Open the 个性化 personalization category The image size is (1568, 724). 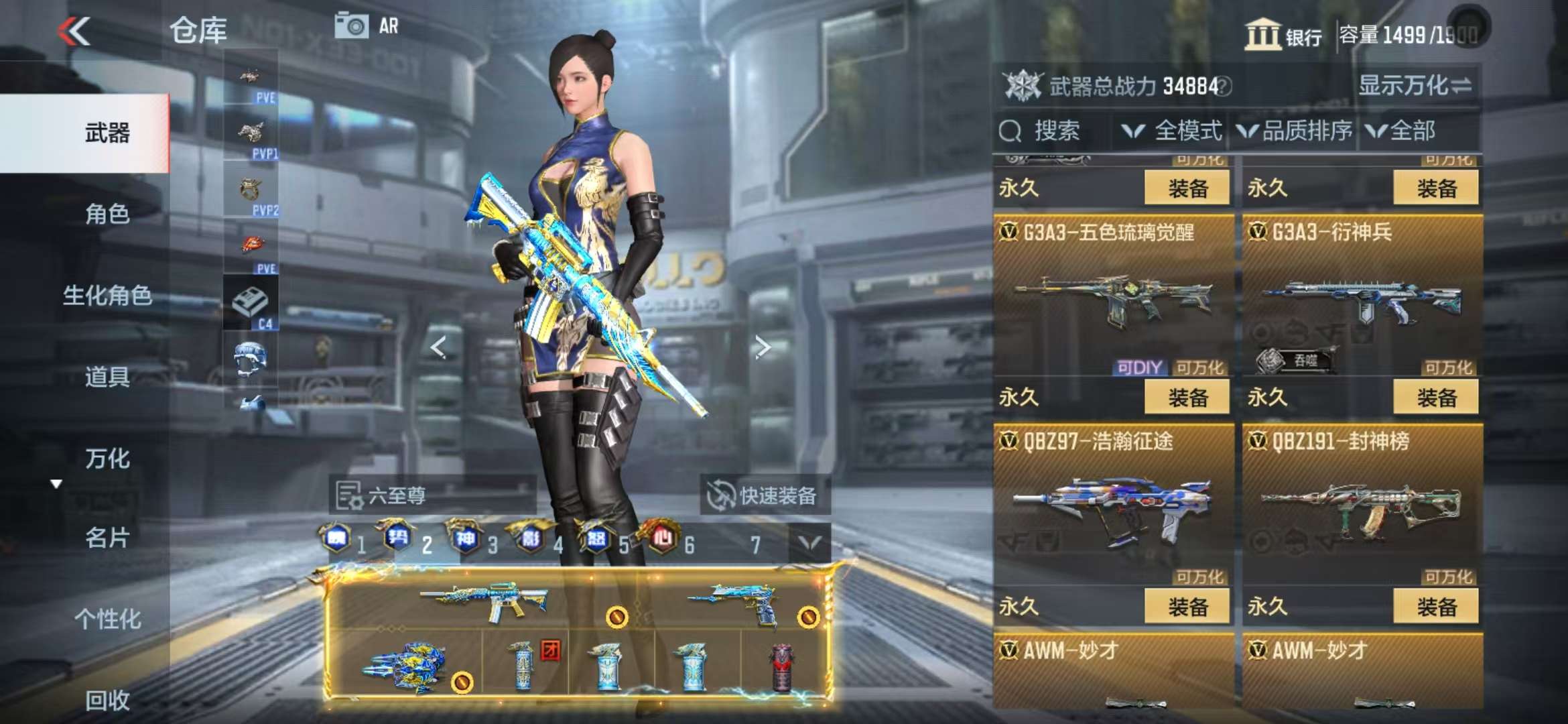pyautogui.click(x=107, y=619)
